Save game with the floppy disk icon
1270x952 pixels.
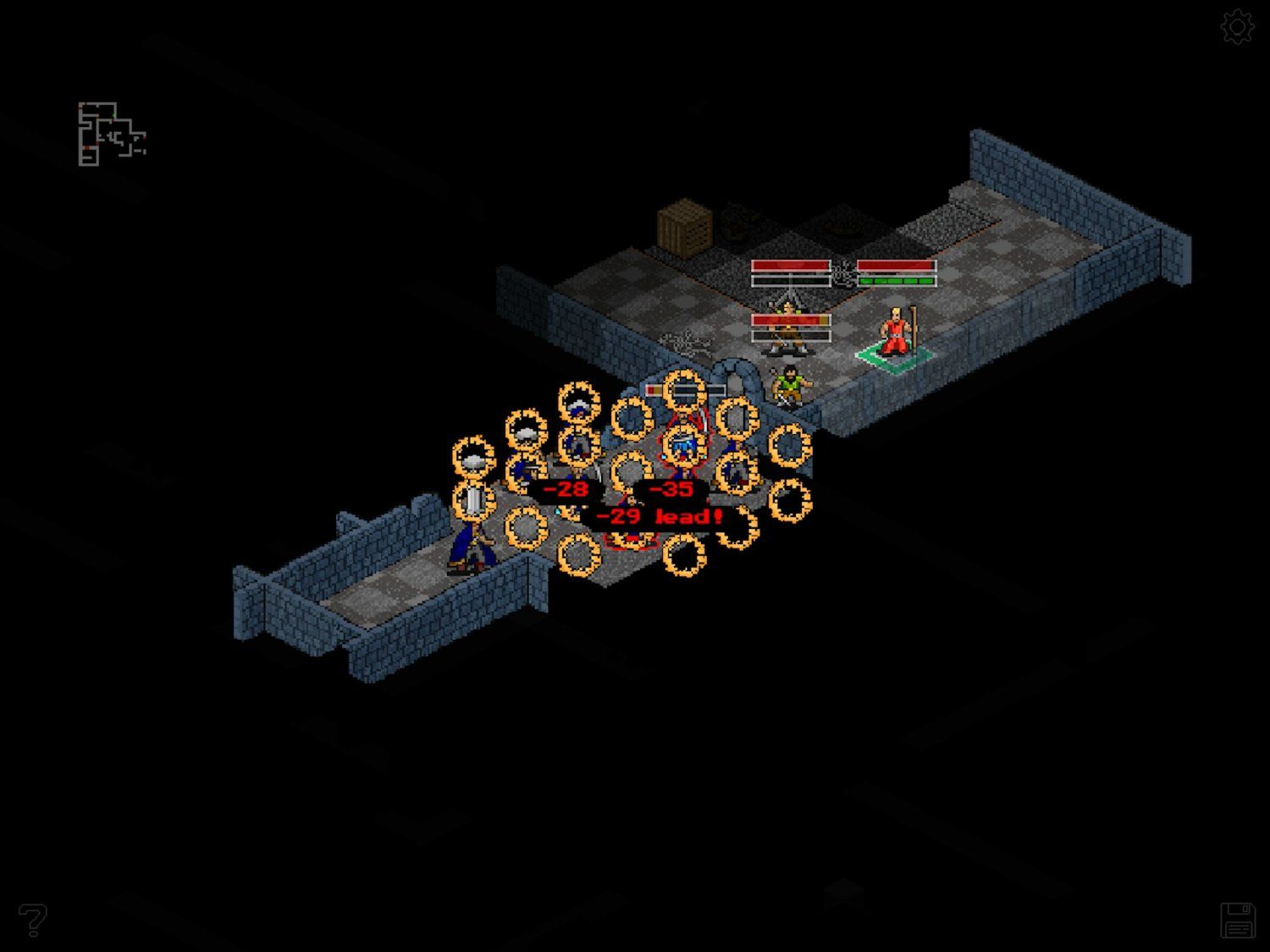point(1237,920)
